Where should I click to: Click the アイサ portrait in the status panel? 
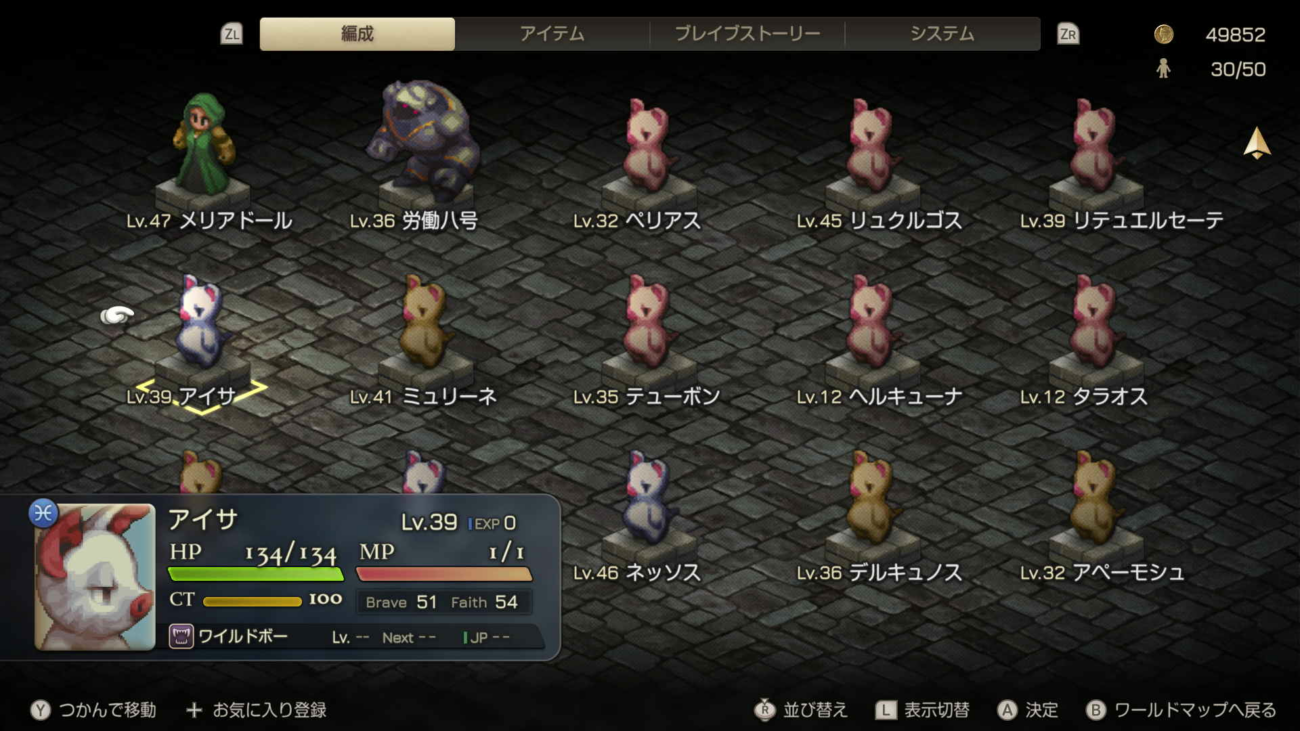(95, 577)
